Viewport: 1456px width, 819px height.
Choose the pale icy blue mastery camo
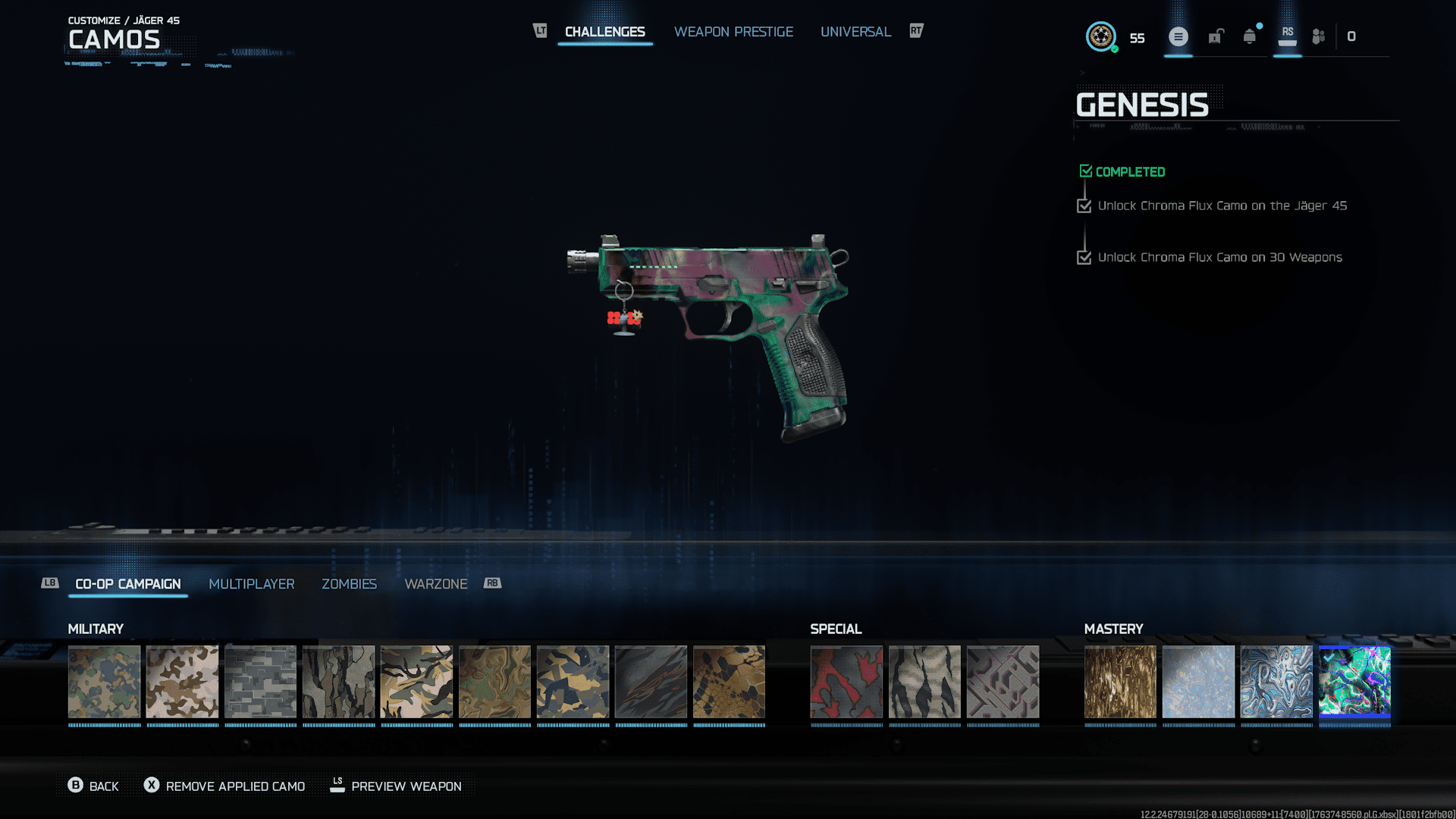coord(1198,681)
